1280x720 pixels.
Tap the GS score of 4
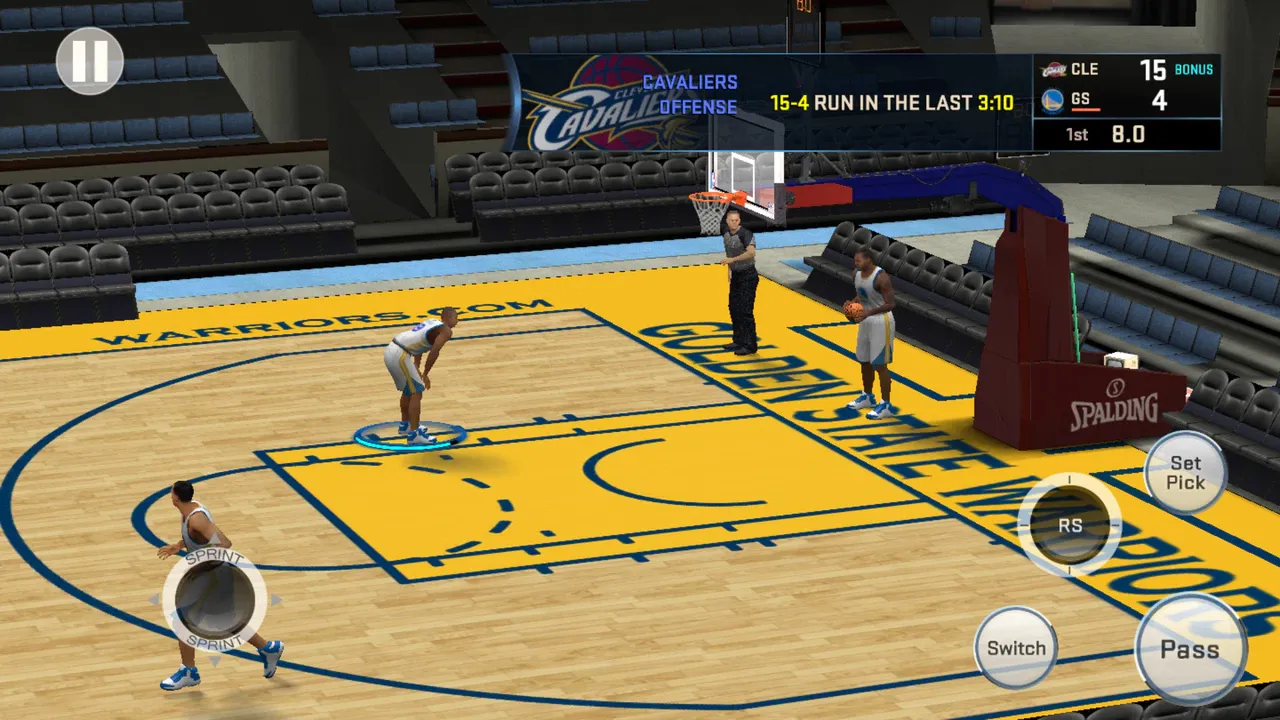tap(1160, 100)
